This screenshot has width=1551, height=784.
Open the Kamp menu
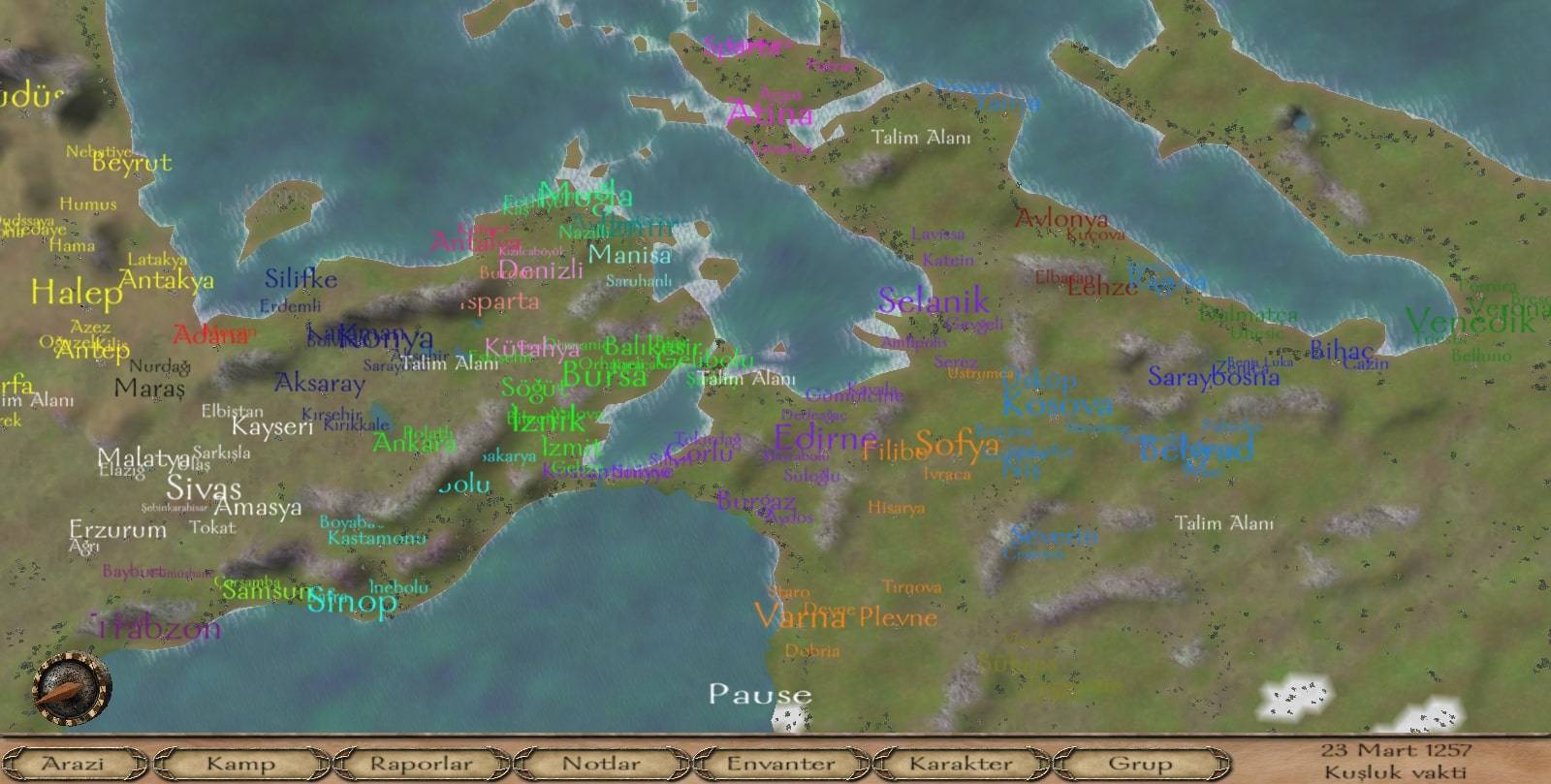pos(239,764)
